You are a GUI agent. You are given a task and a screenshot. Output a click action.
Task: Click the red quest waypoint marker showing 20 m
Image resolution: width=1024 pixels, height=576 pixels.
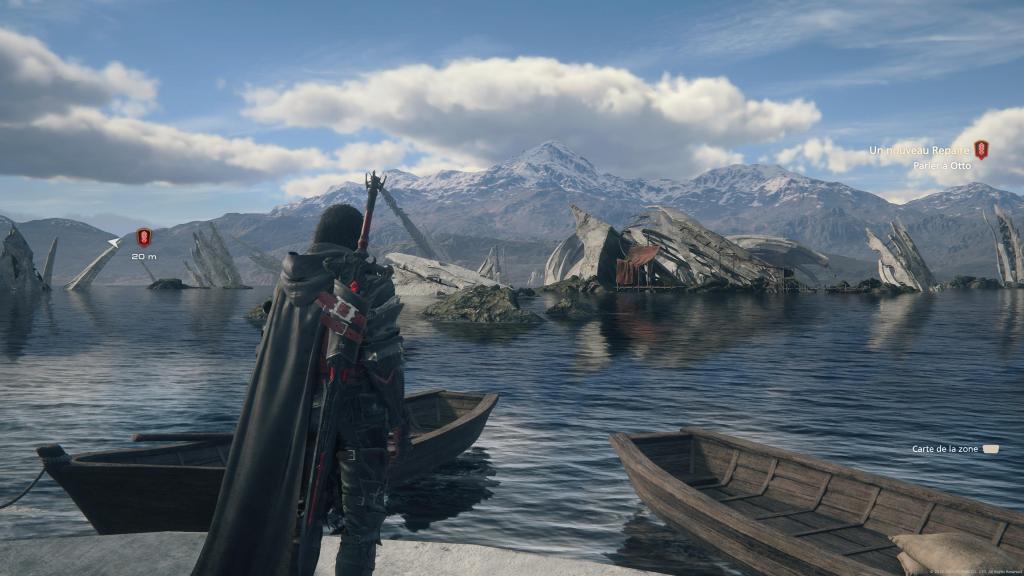tap(144, 237)
